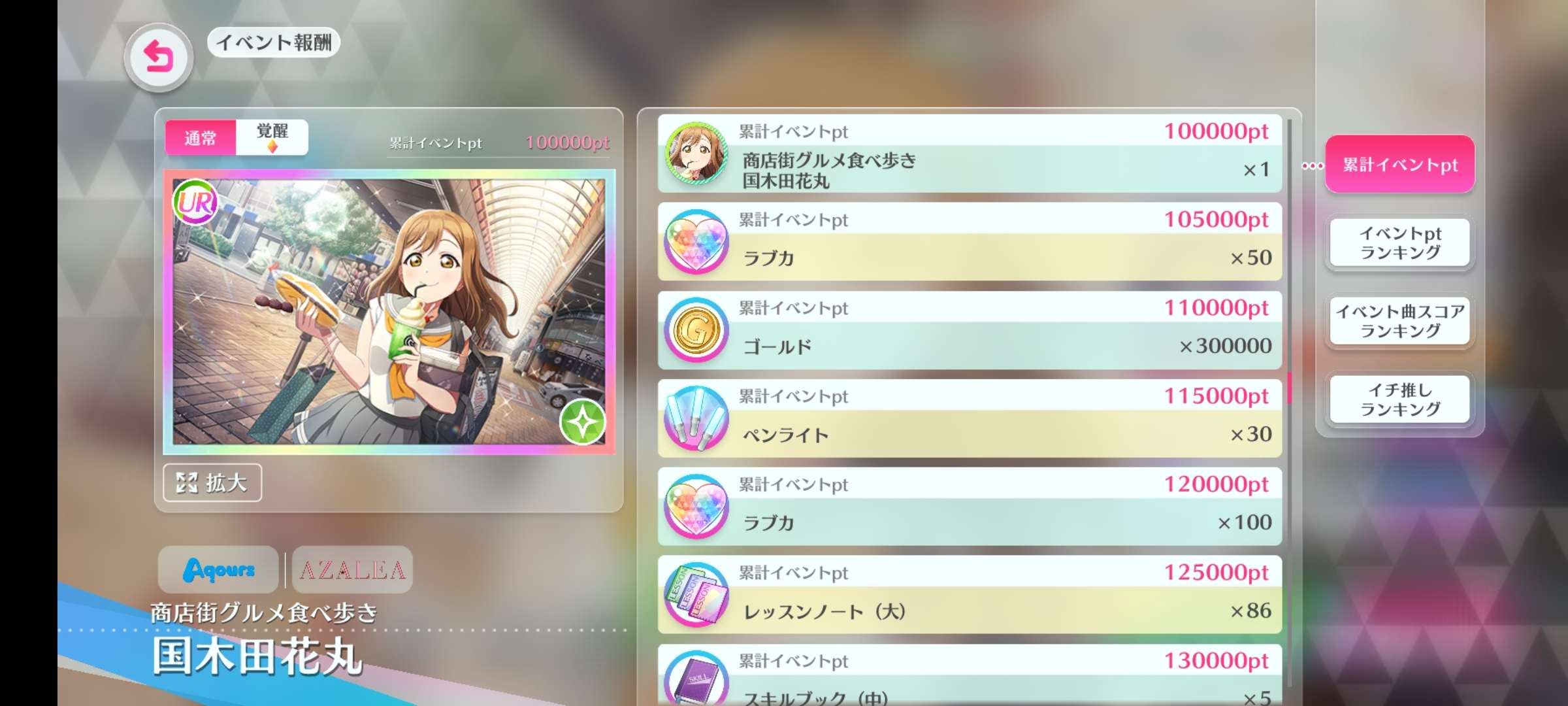Switch to イチ推しランキング rewards
This screenshot has width=1568, height=706.
[x=1399, y=399]
